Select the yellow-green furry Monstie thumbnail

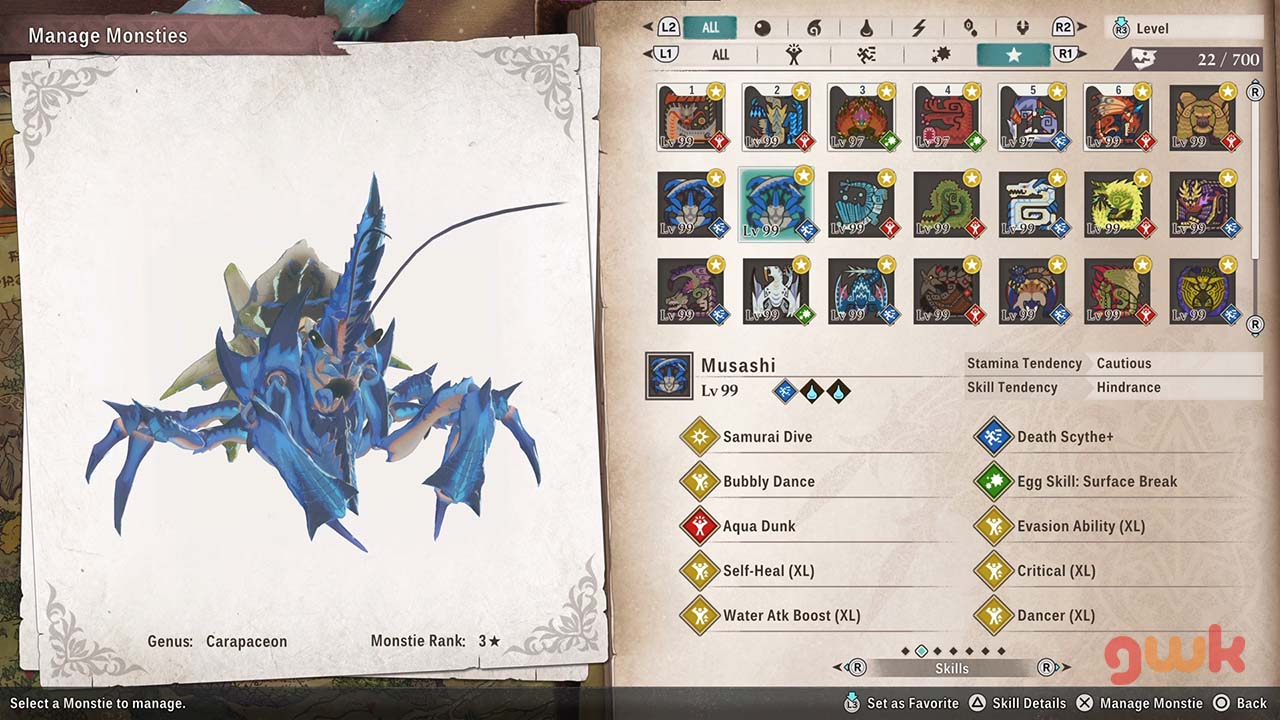1117,204
